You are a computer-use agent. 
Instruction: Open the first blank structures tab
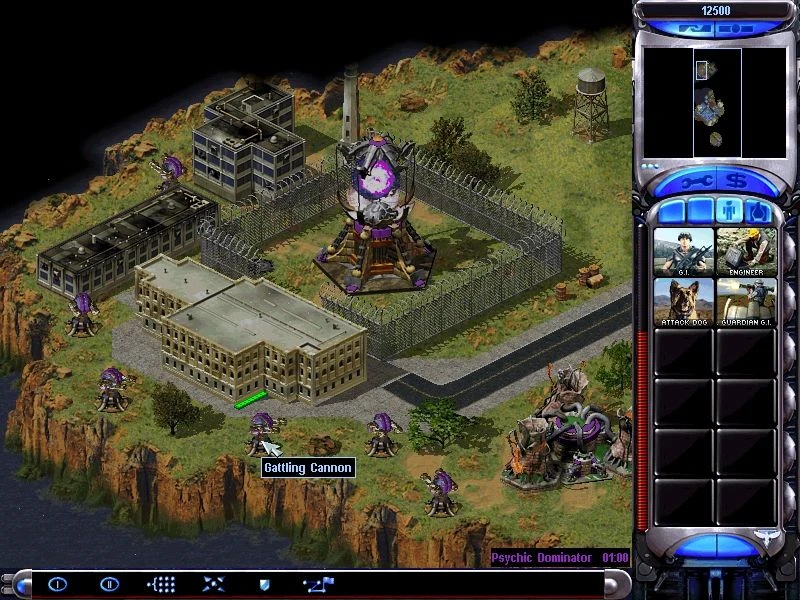point(670,212)
